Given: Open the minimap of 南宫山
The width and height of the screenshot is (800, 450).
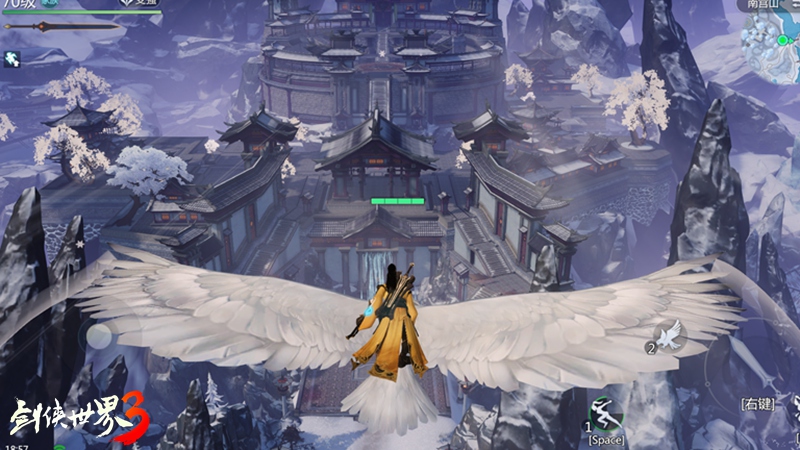Looking at the screenshot, I should [x=772, y=39].
